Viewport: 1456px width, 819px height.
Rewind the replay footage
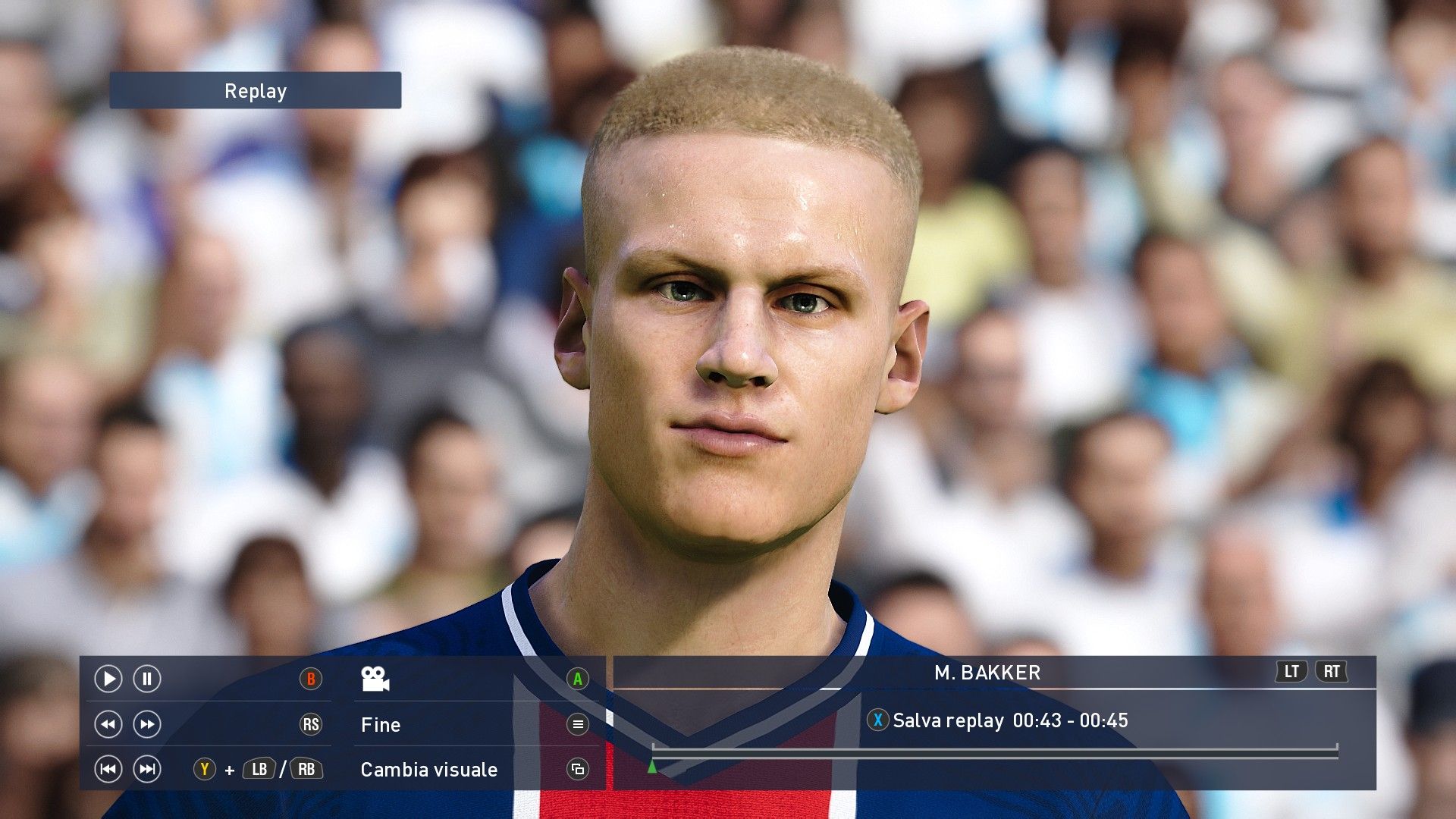[x=108, y=724]
